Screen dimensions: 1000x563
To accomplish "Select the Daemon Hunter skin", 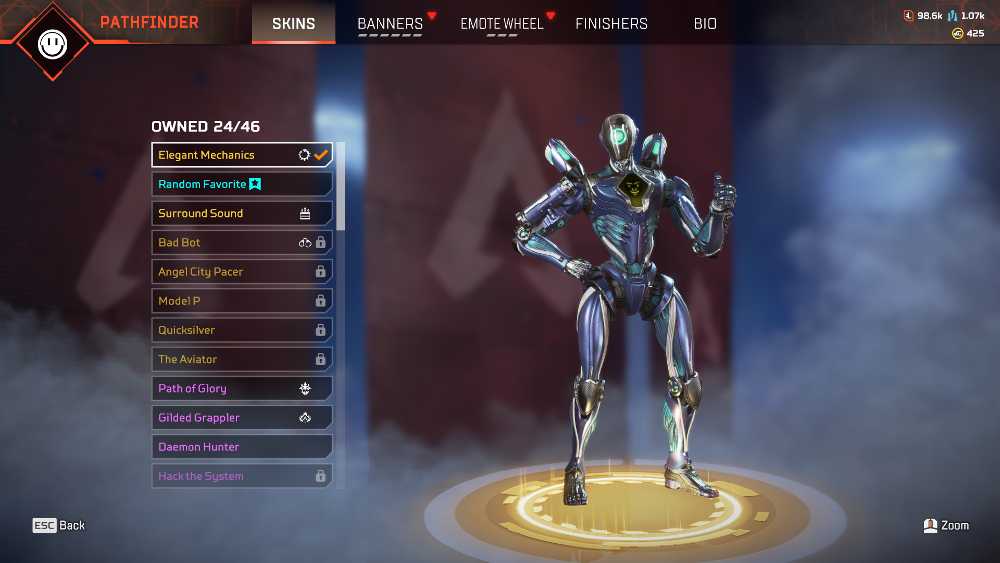I will (x=242, y=447).
